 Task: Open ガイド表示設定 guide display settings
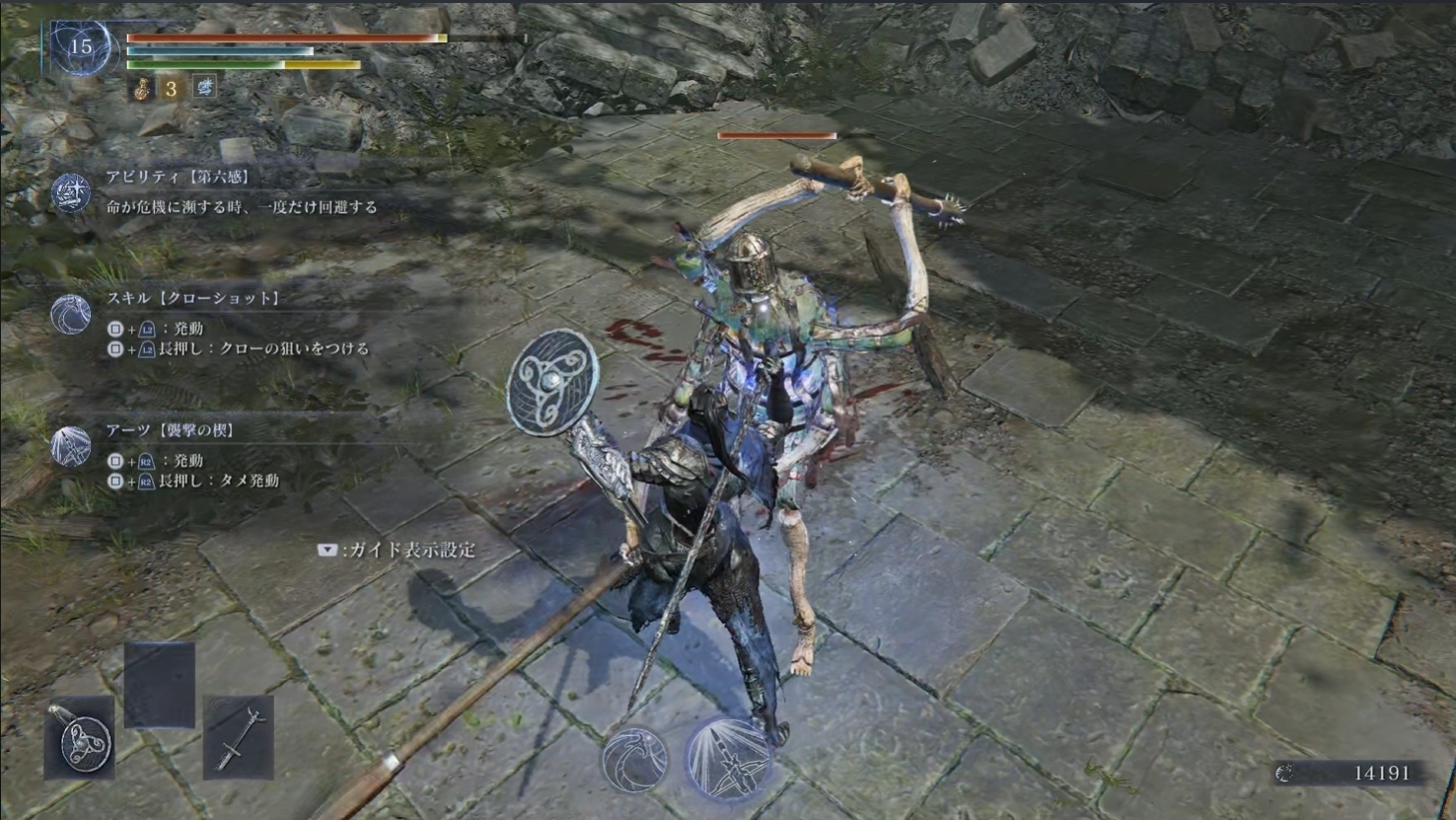point(397,551)
